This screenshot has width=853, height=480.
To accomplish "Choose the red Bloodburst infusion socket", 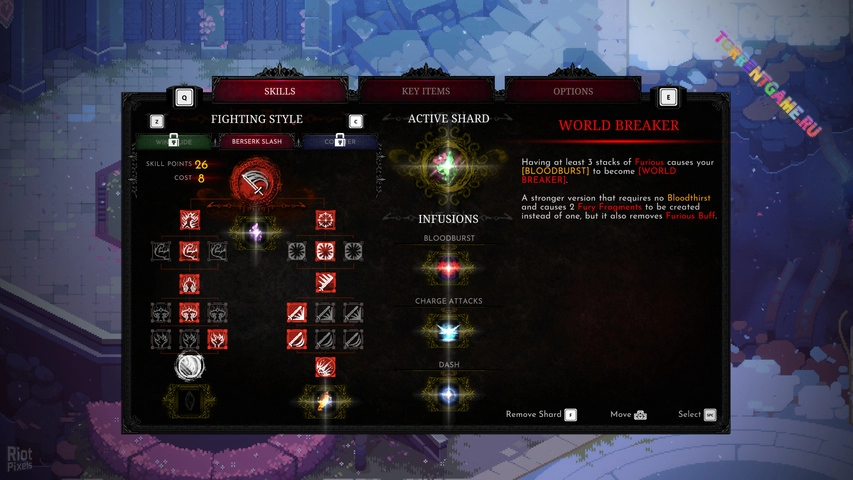I will [449, 268].
